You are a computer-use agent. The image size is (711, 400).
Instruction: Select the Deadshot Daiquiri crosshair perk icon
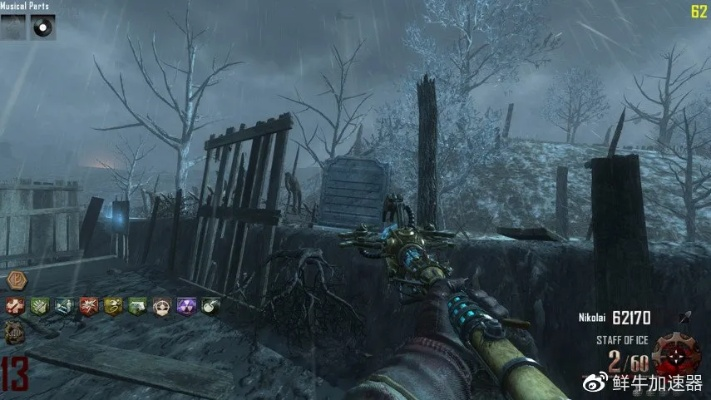pos(160,306)
